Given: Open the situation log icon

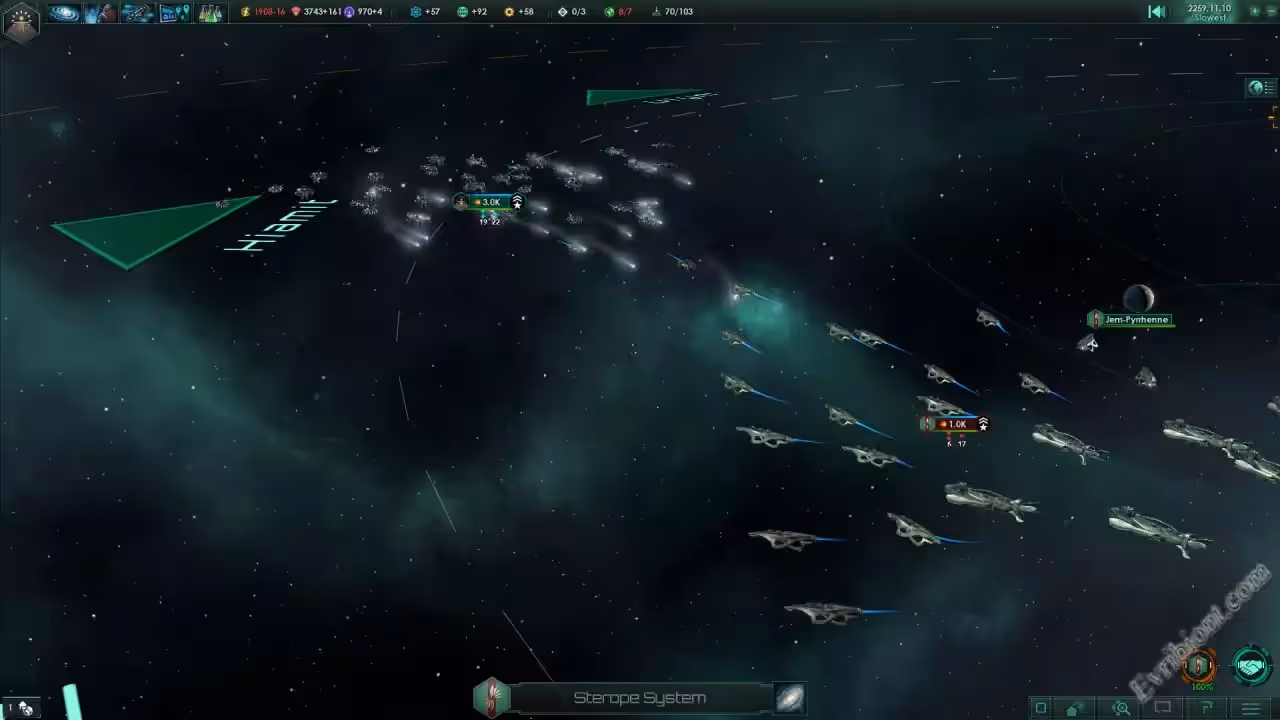Looking at the screenshot, I should click(100, 13).
